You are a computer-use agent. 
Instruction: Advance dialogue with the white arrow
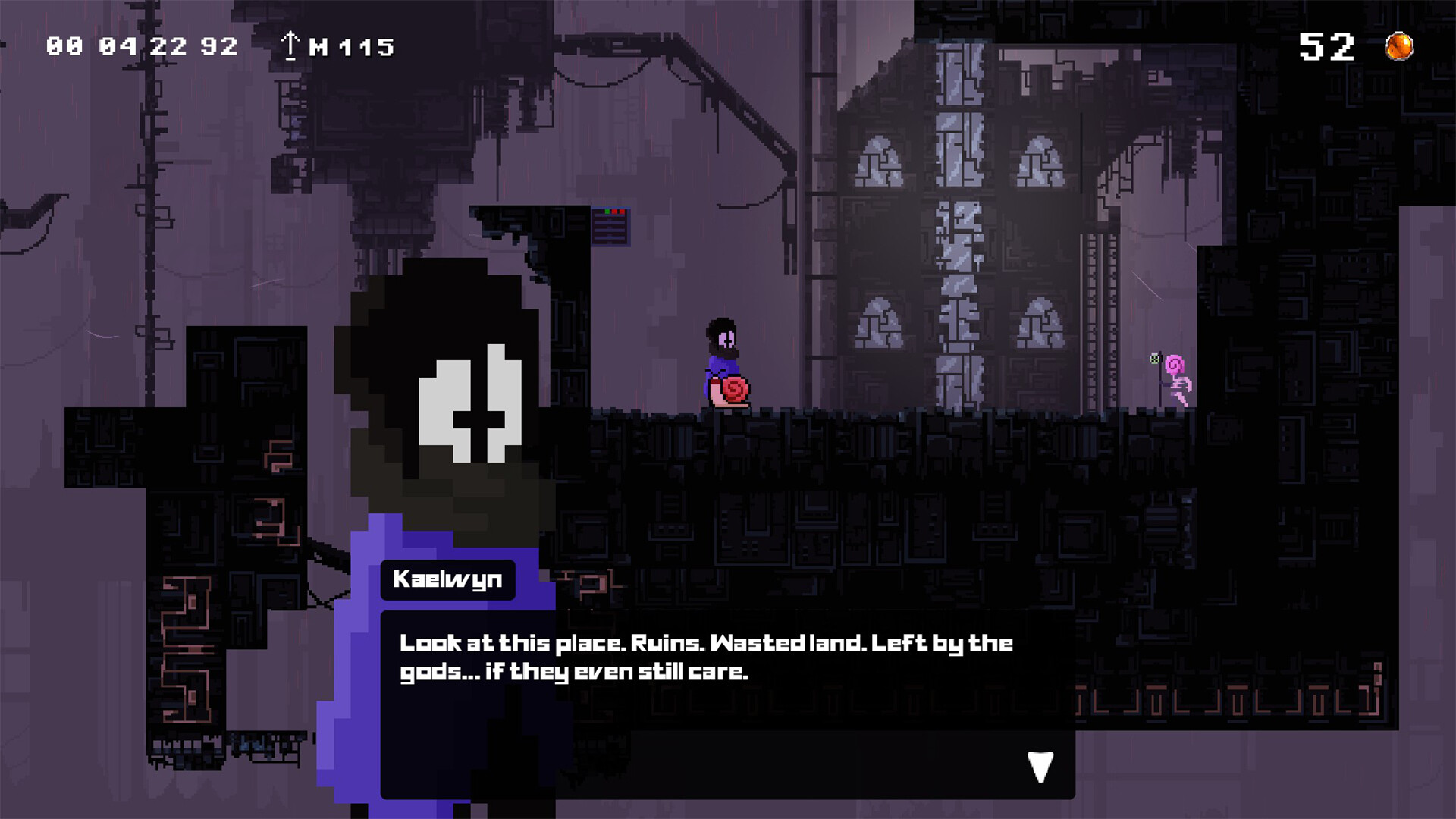coord(1040,767)
